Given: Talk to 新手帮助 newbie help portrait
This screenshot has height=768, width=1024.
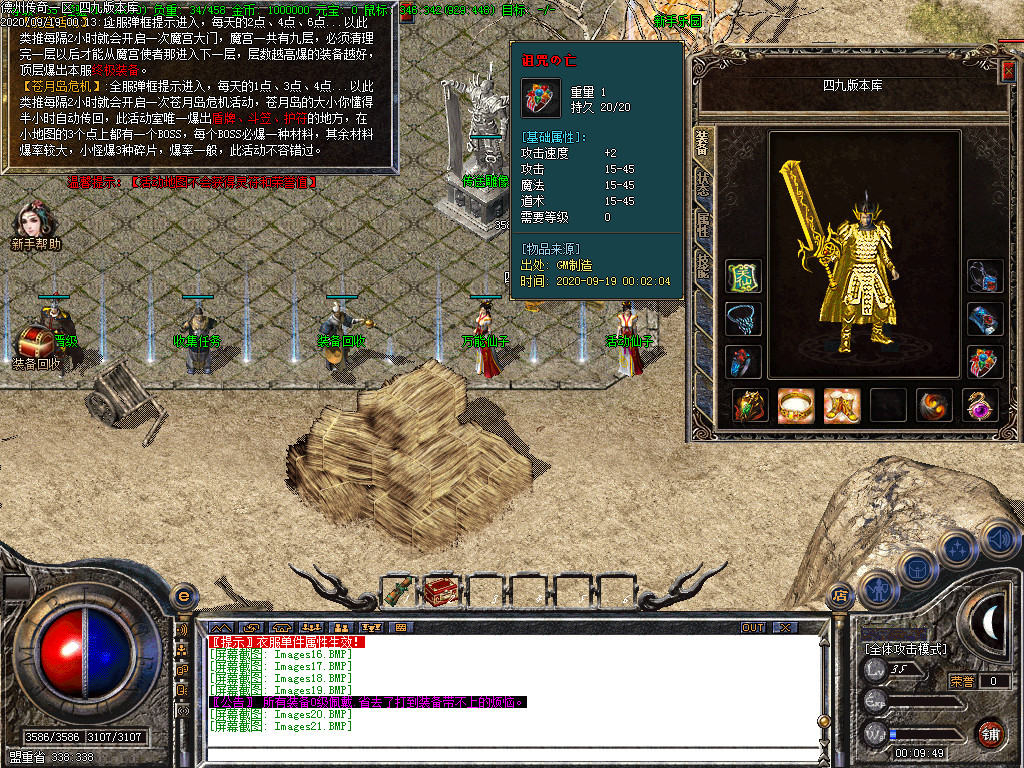Looking at the screenshot, I should pos(35,224).
